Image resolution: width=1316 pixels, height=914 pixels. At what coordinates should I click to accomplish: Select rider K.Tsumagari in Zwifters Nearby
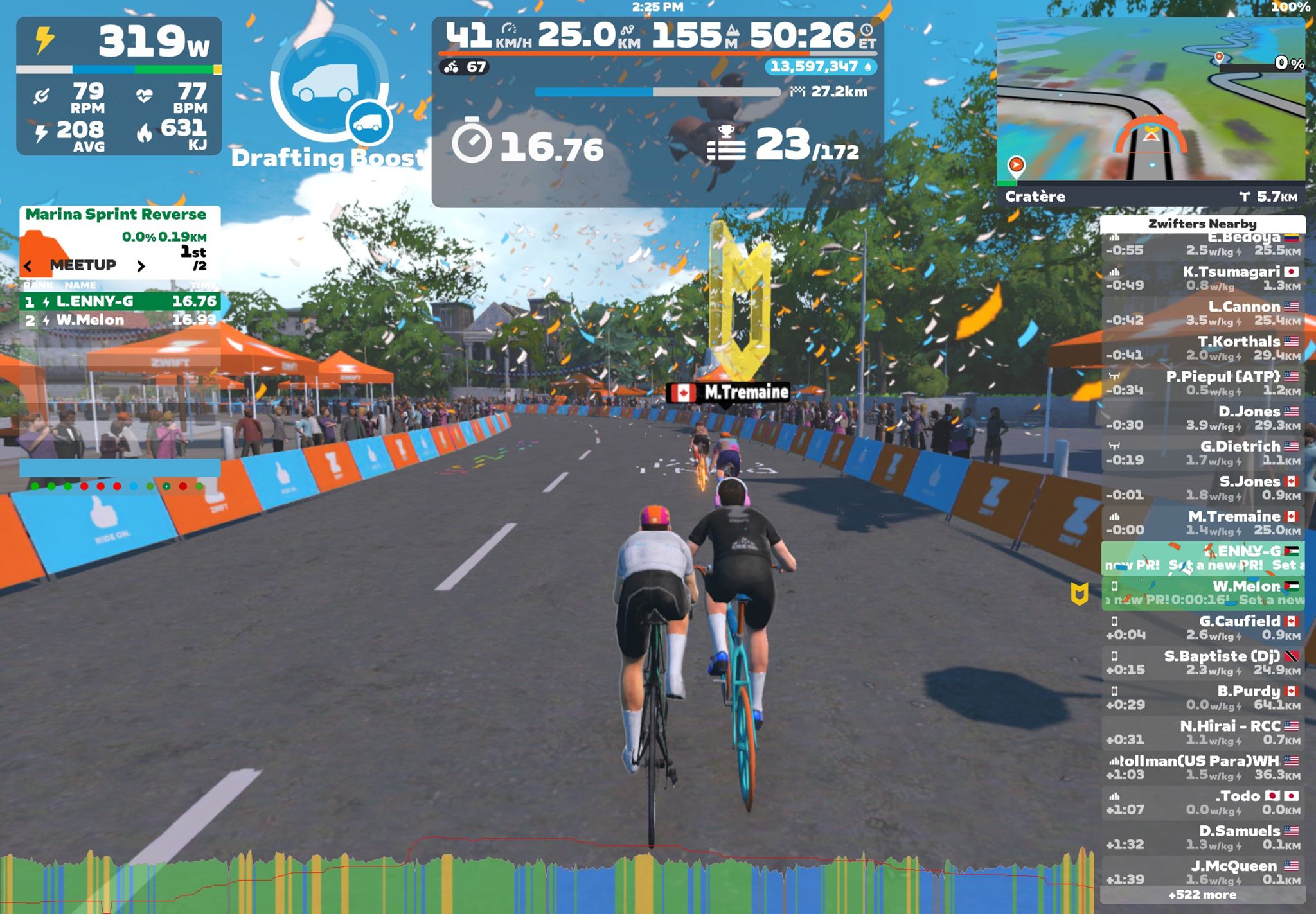point(1202,279)
